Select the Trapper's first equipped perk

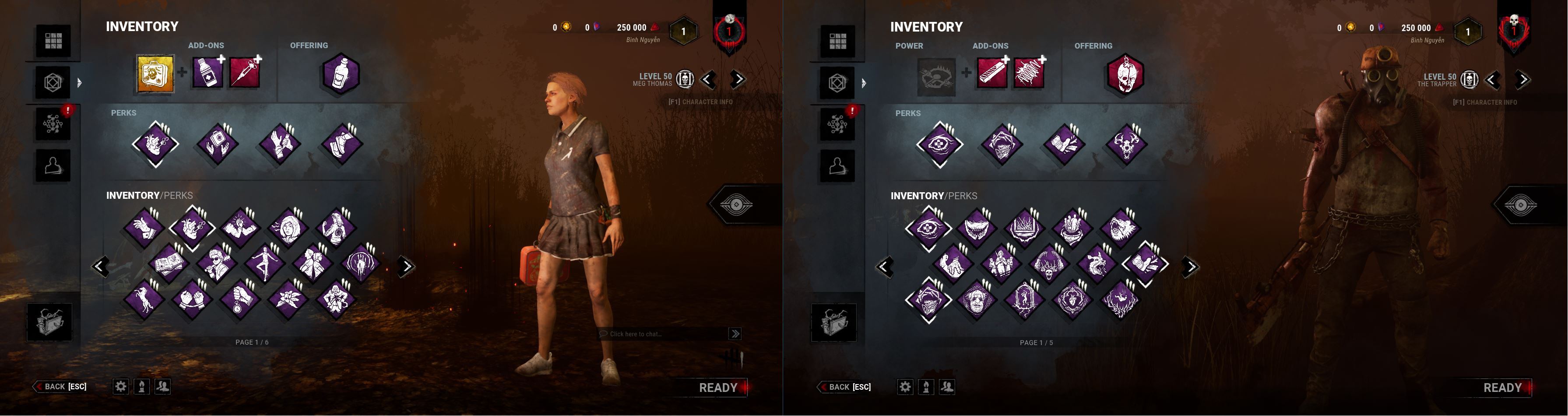940,144
